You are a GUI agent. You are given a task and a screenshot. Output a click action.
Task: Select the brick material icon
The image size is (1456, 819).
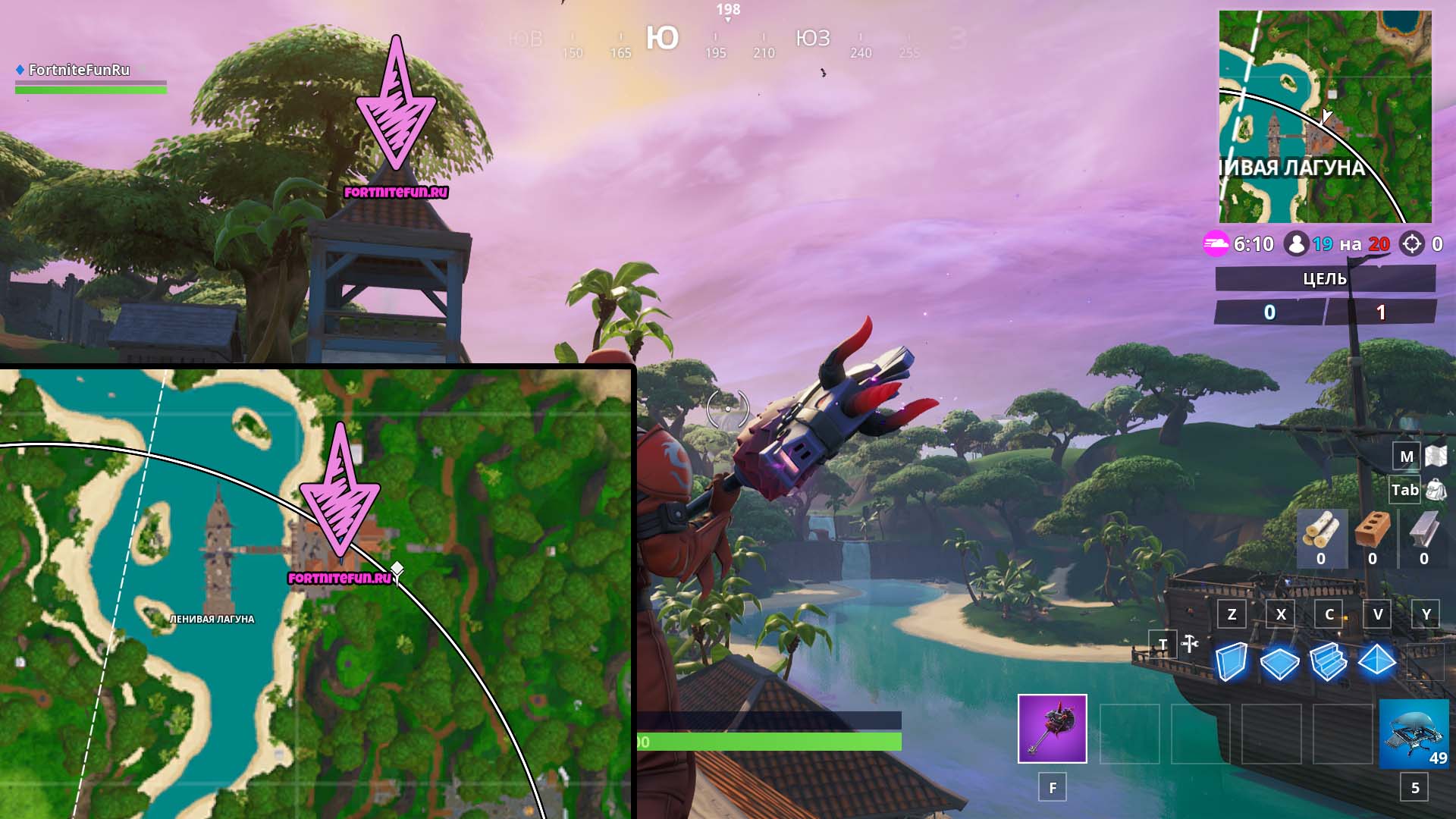pyautogui.click(x=1372, y=531)
